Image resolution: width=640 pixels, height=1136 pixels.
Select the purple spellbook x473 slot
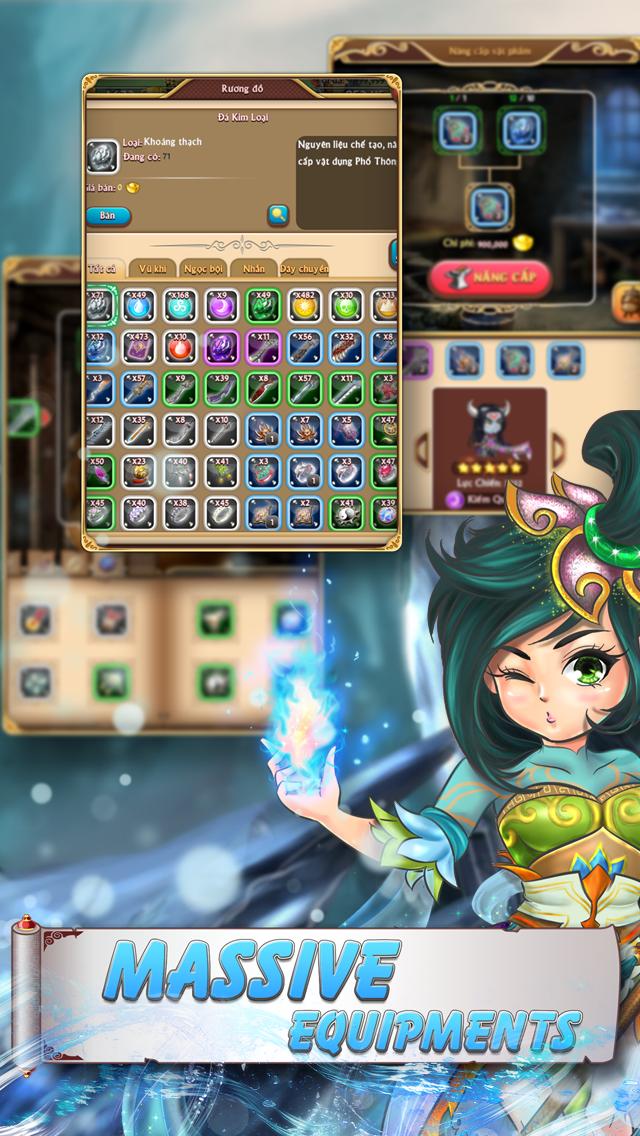[x=138, y=348]
